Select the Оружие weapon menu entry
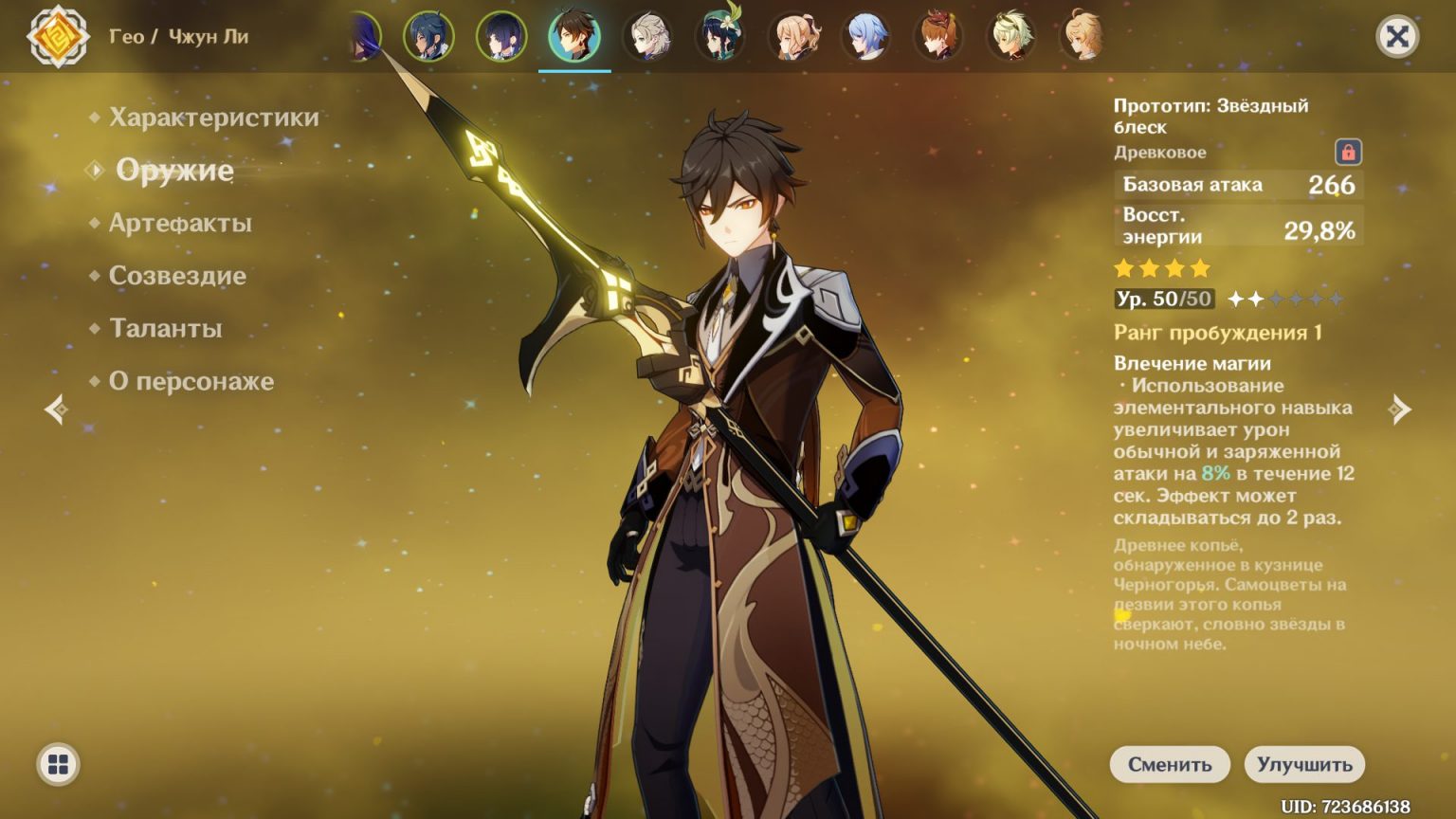Screen dimensions: 1456x819 pyautogui.click(x=174, y=171)
